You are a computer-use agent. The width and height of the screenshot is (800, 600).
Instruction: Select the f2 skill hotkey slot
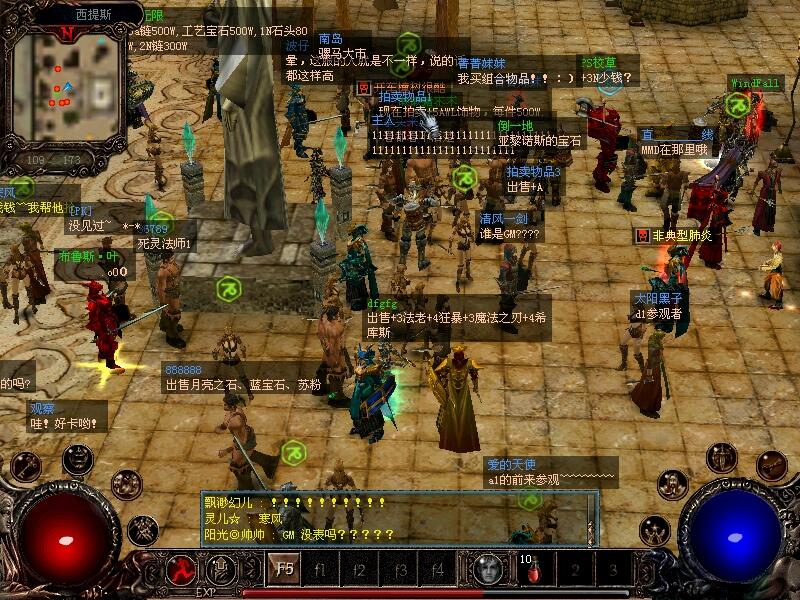pos(361,570)
